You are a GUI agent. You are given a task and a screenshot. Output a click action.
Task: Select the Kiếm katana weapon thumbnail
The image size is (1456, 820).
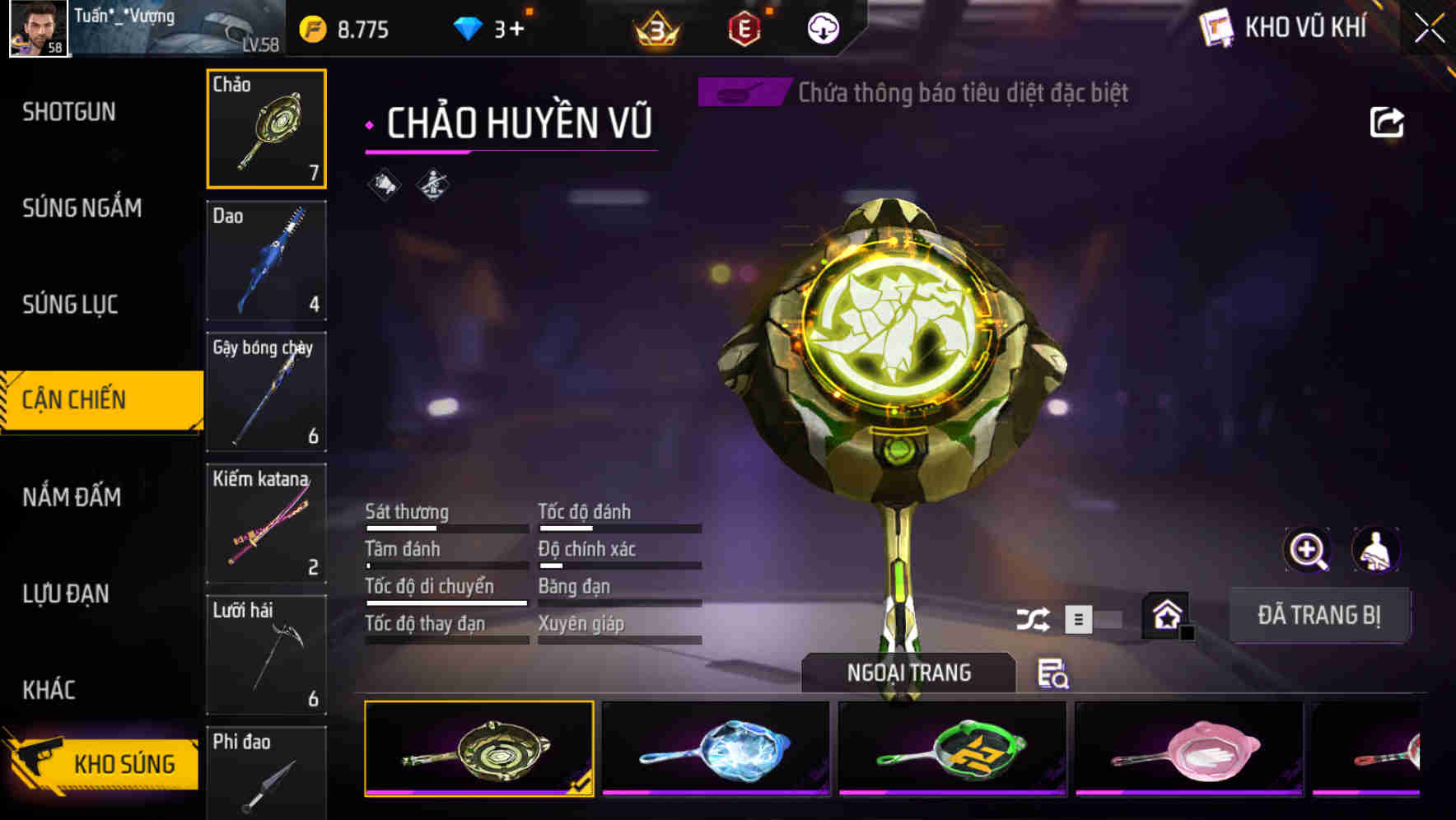tap(266, 522)
